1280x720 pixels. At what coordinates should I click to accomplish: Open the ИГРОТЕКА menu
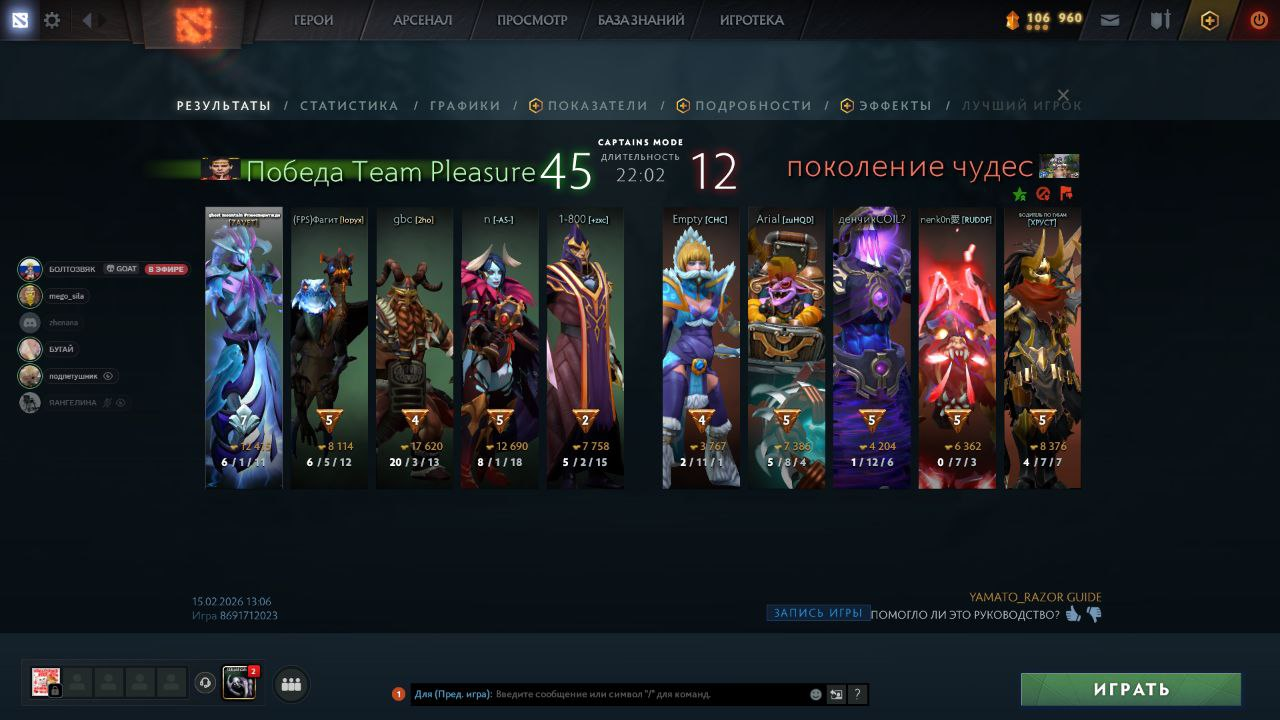752,20
